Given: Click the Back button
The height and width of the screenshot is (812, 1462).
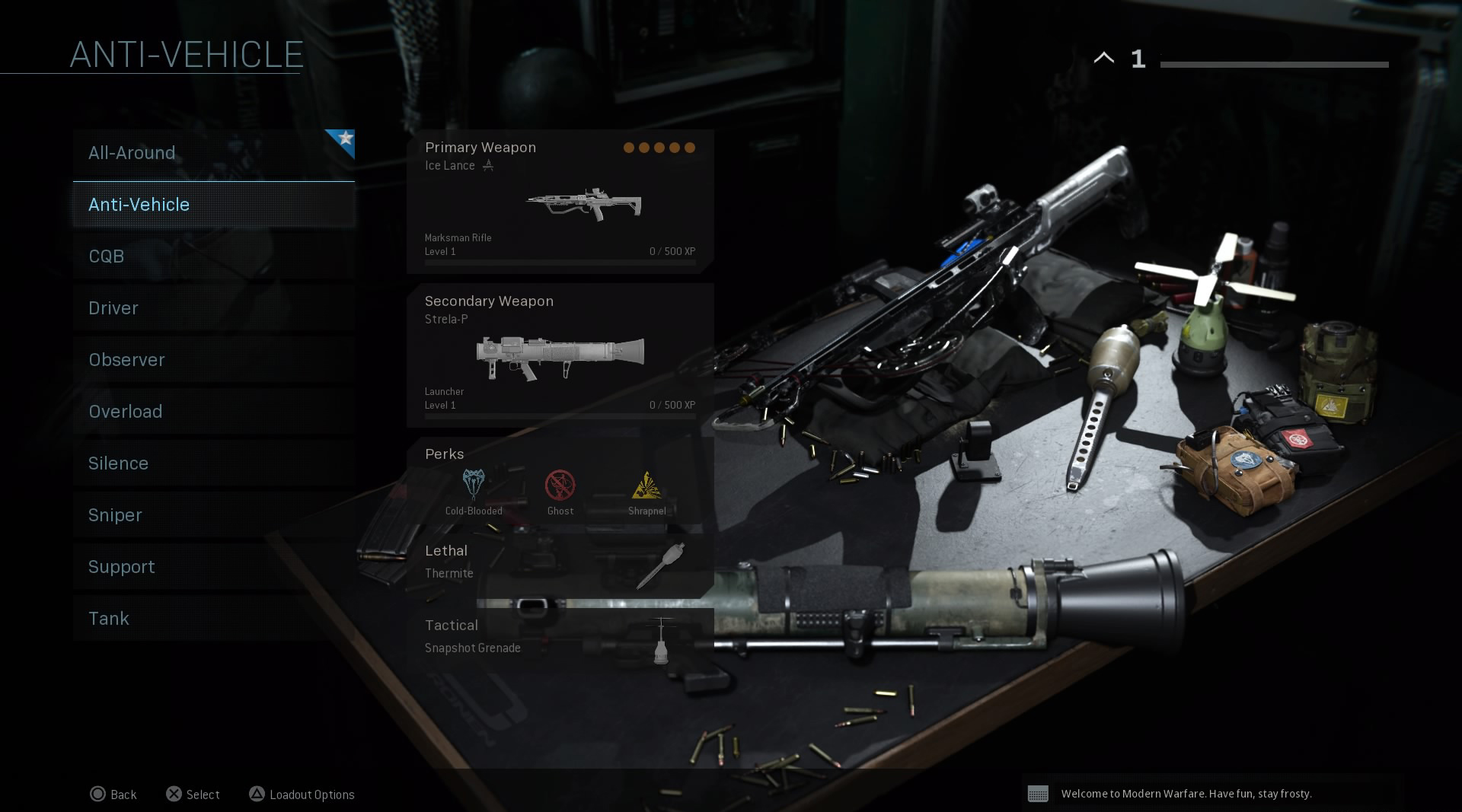Looking at the screenshot, I should click(x=113, y=794).
